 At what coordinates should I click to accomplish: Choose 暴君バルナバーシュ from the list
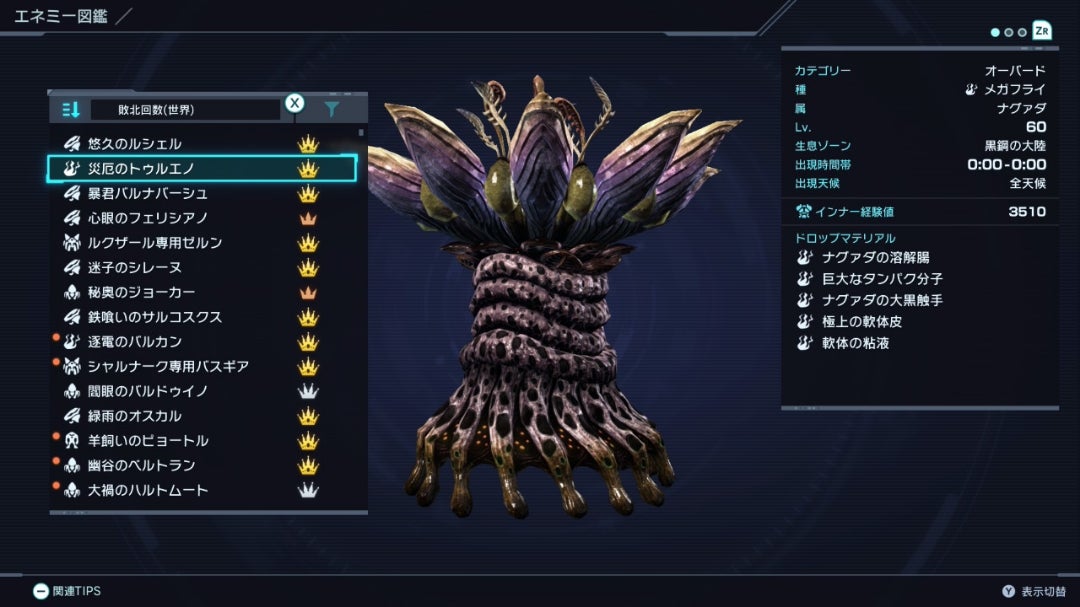pyautogui.click(x=147, y=193)
